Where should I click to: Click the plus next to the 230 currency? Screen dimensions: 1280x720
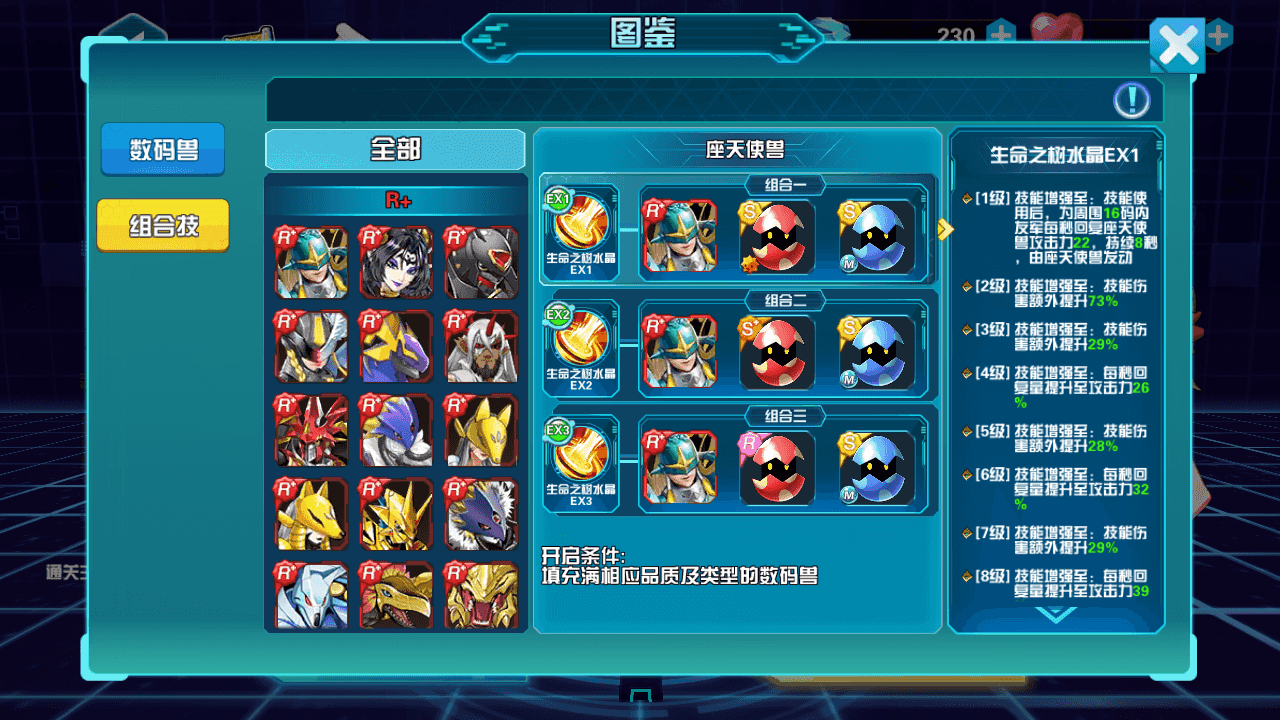[999, 33]
